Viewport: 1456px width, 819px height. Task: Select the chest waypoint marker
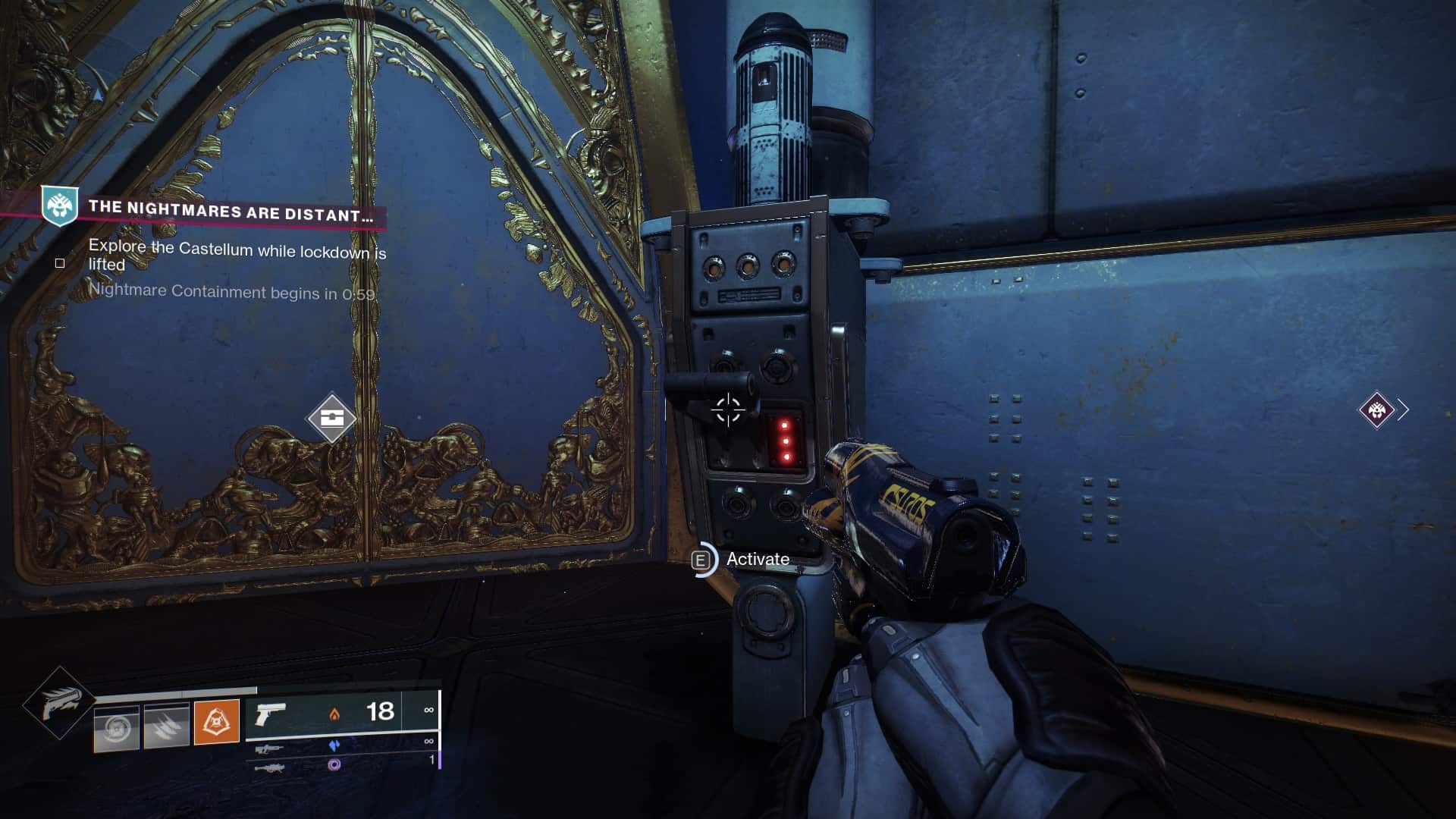tap(332, 418)
